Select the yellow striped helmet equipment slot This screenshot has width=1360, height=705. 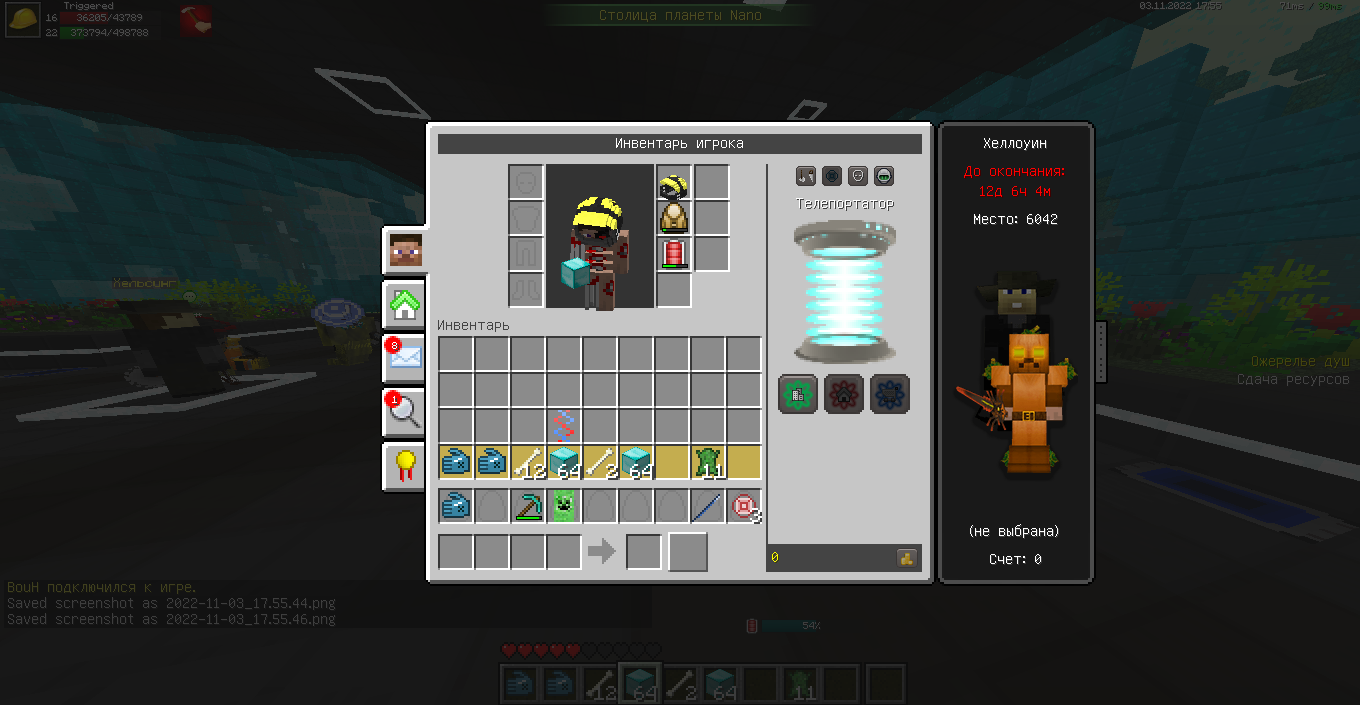point(674,183)
